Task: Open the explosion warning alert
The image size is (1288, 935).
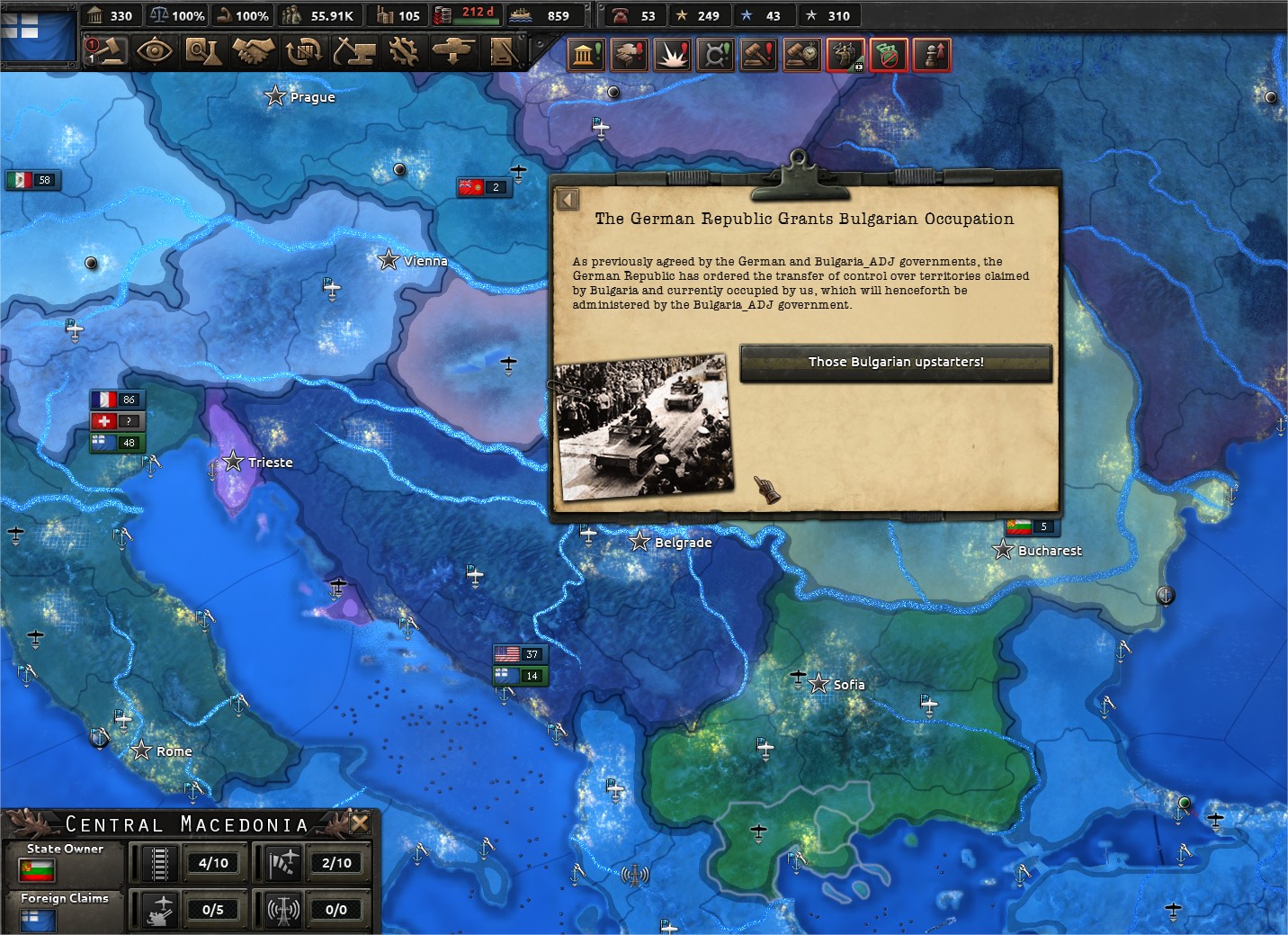Action: pyautogui.click(x=672, y=54)
